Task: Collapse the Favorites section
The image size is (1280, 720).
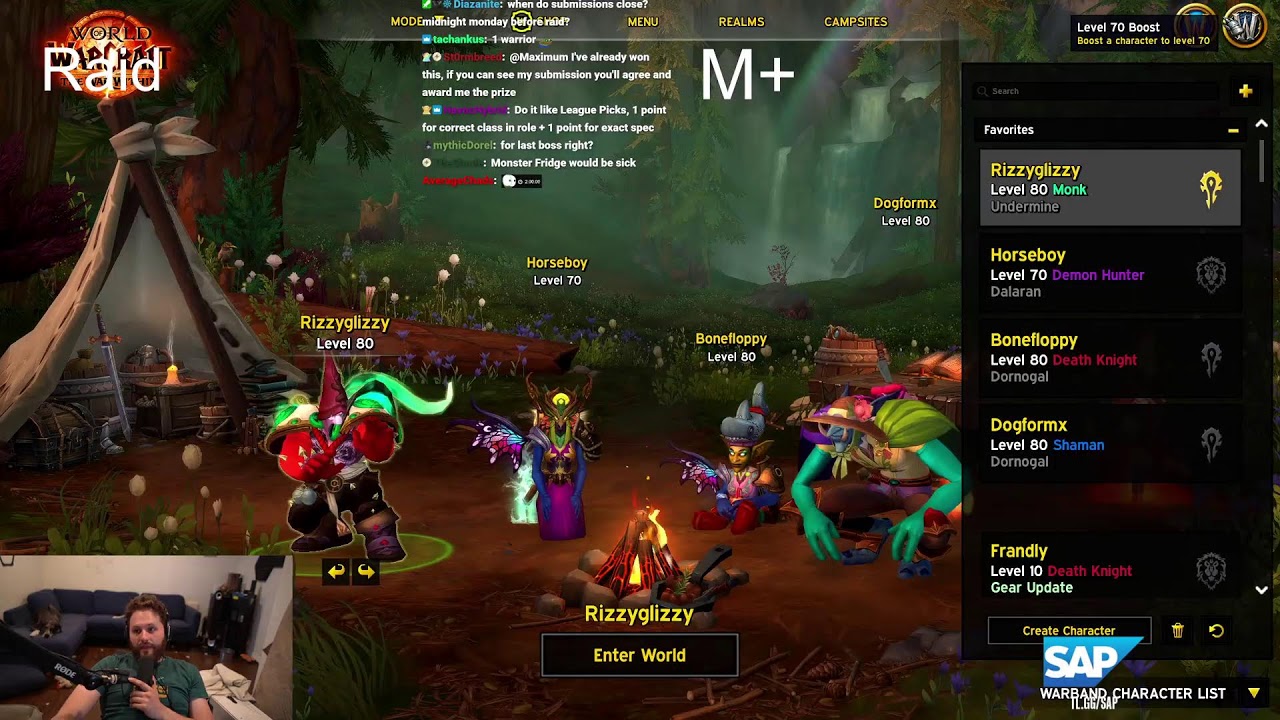Action: [1233, 130]
